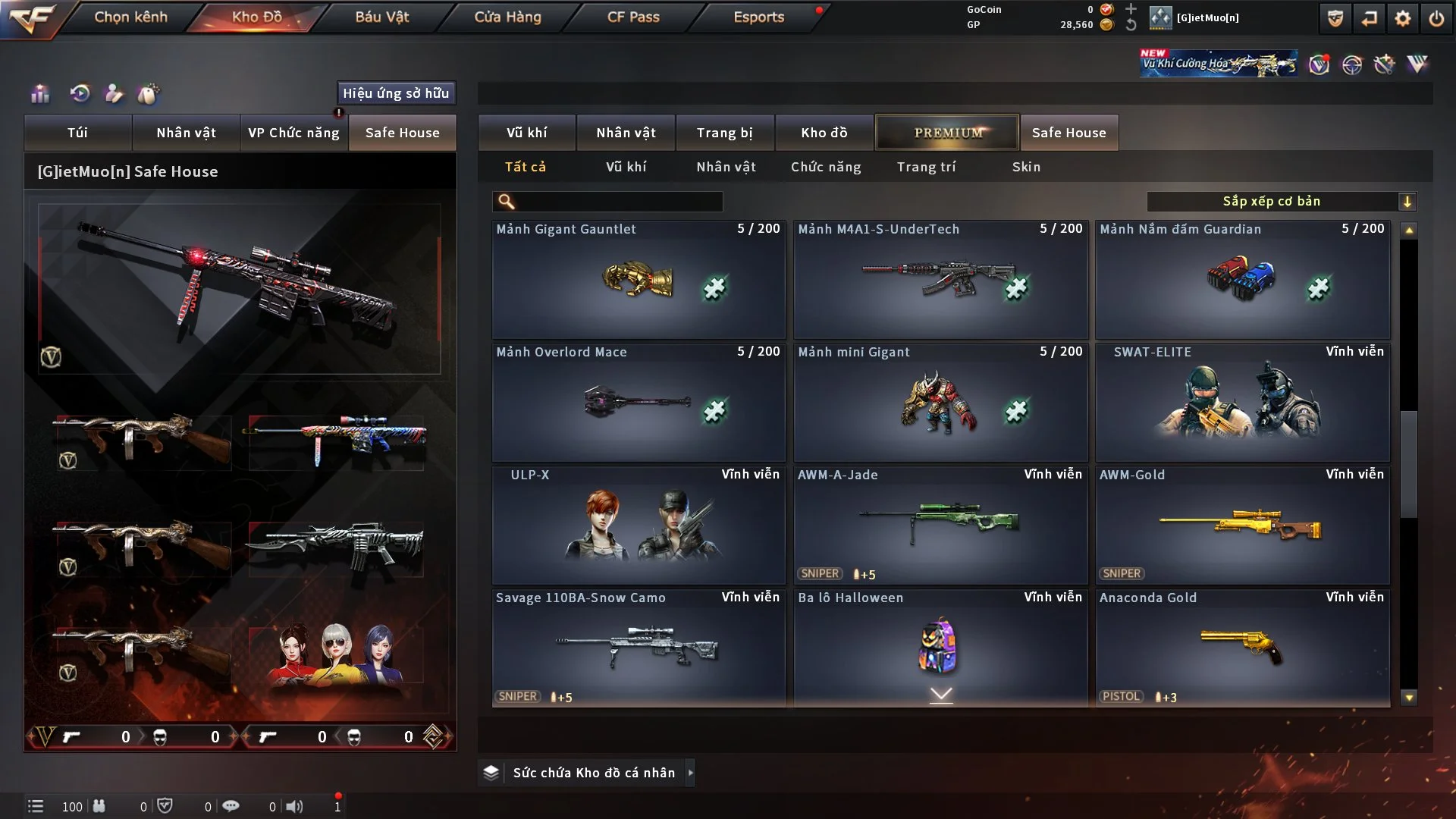The height and width of the screenshot is (819, 1456).
Task: Open the Cửa Hàng shop
Action: (507, 17)
